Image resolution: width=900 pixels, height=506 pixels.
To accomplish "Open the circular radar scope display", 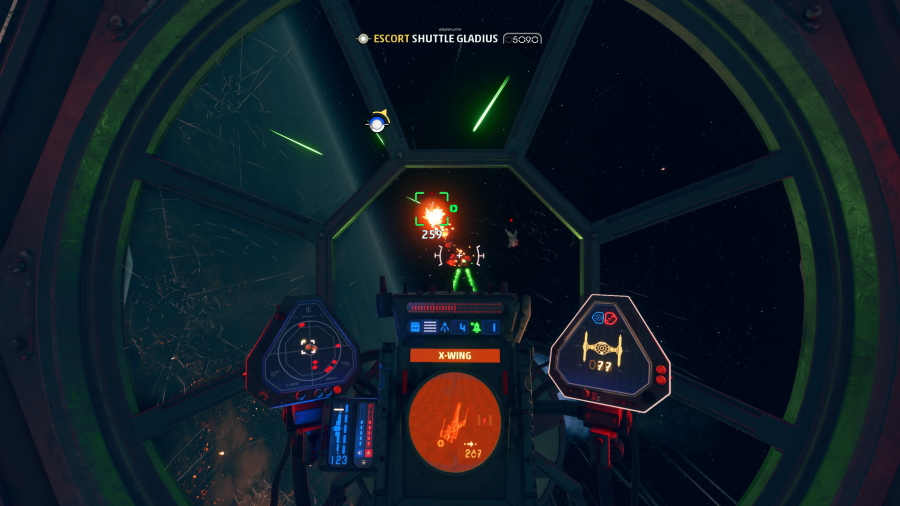I will coord(308,347).
